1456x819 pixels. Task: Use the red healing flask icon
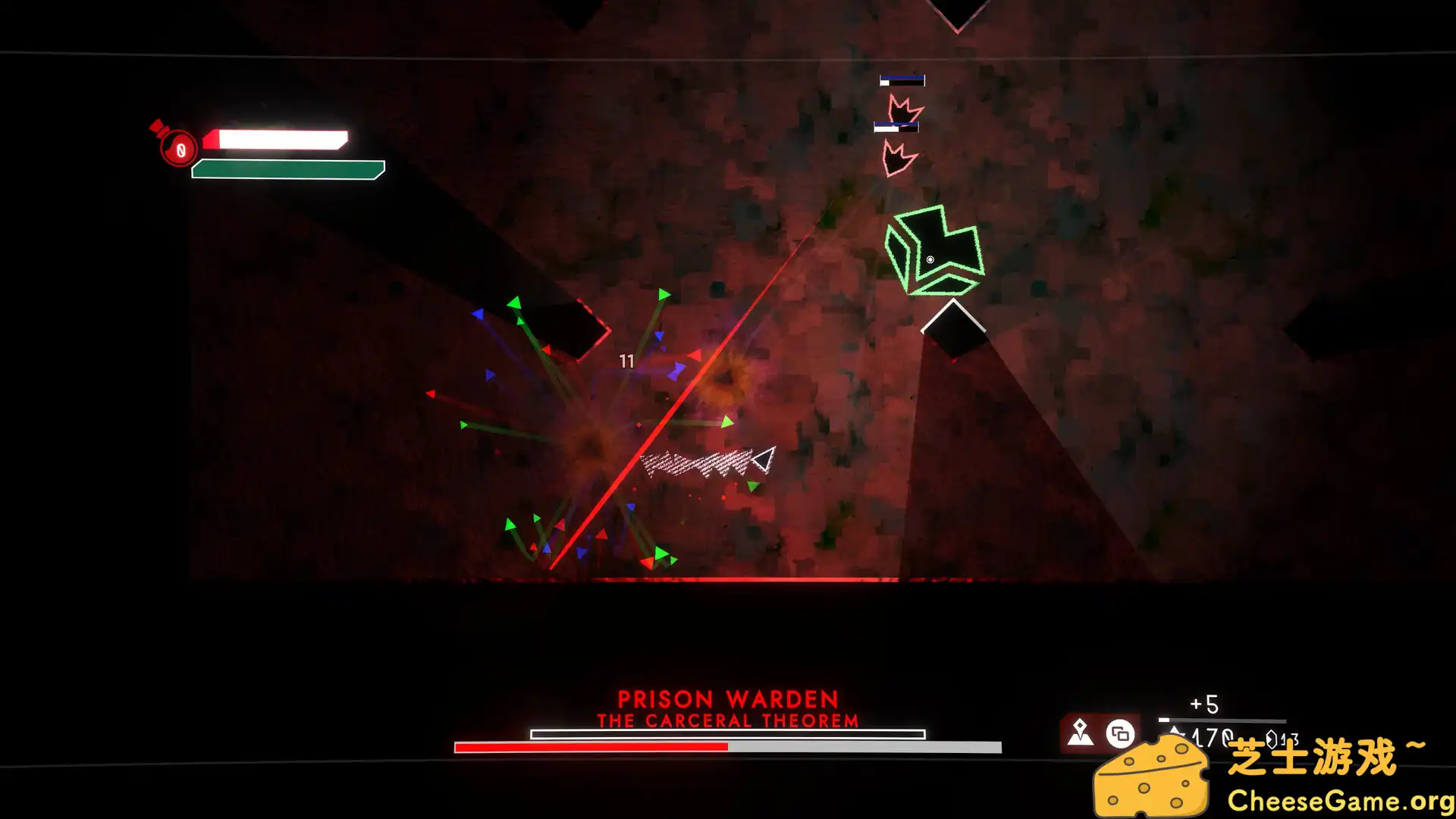pos(177,145)
